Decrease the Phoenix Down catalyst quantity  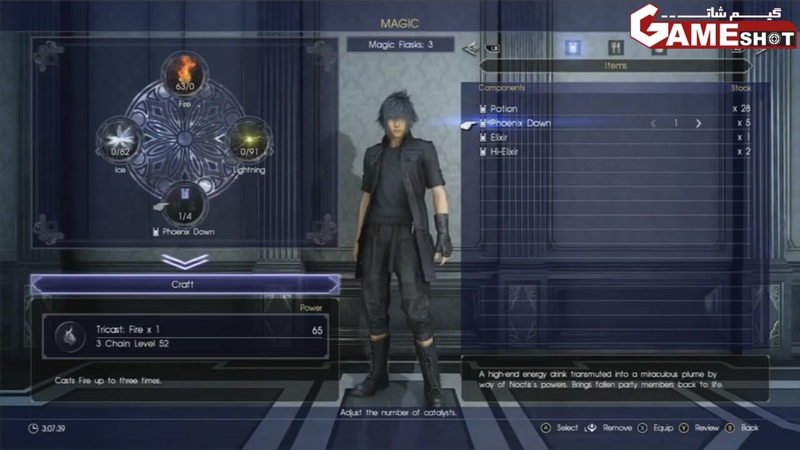pos(654,123)
